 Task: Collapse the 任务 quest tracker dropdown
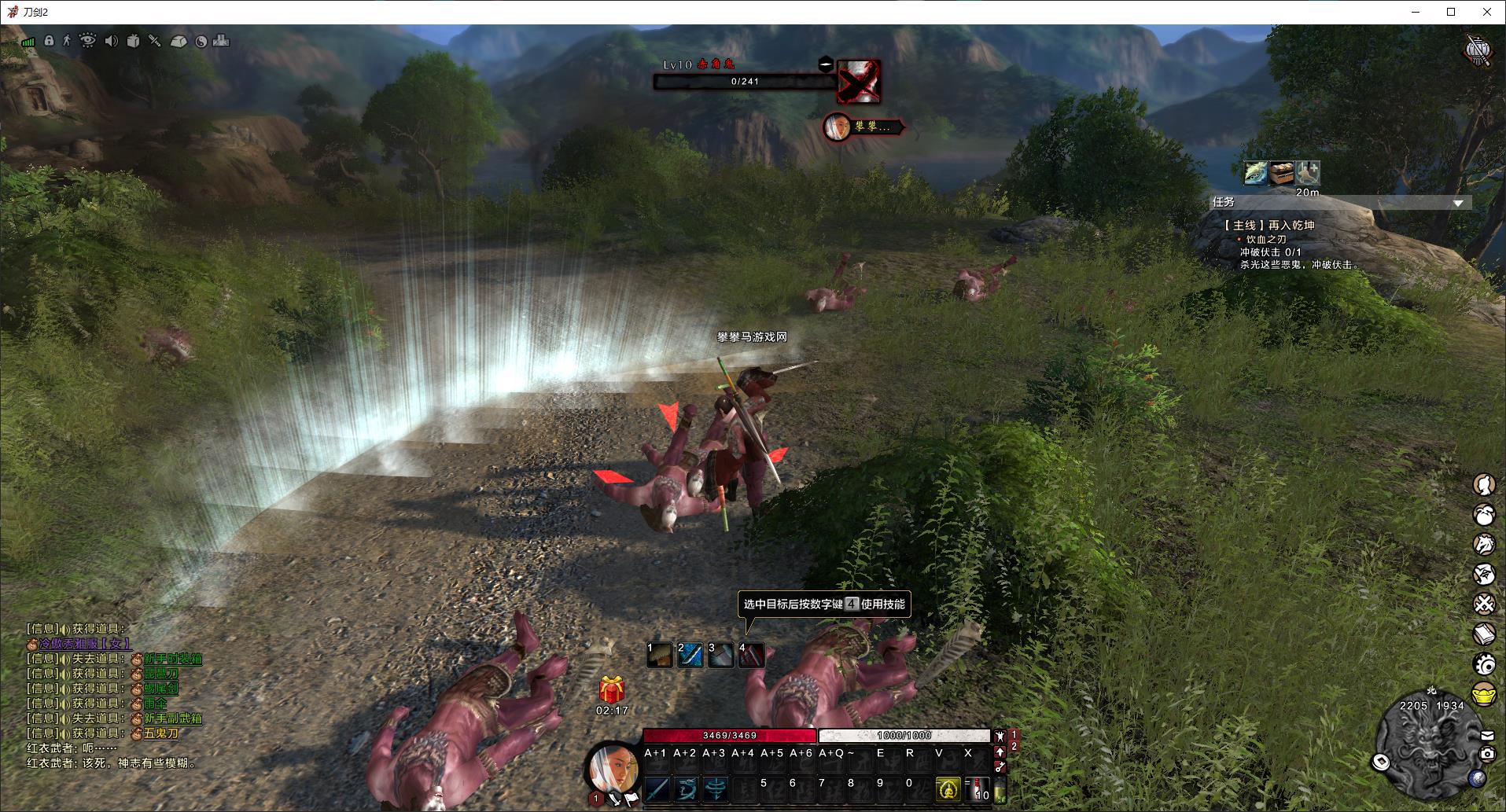click(1458, 203)
